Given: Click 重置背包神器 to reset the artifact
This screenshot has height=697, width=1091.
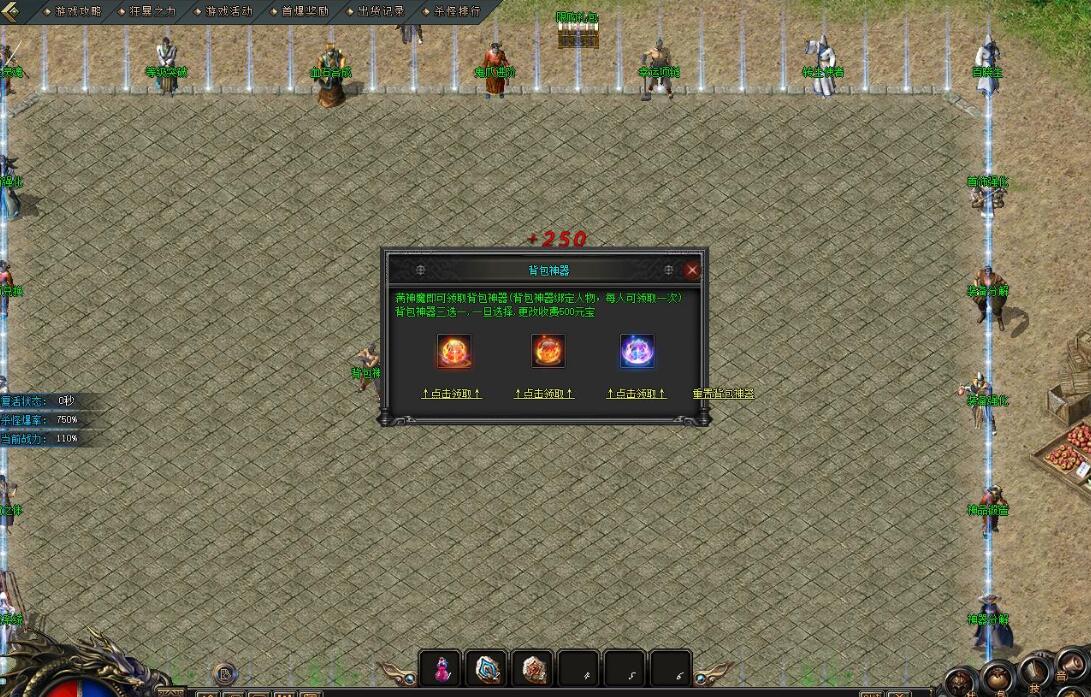Looking at the screenshot, I should (x=723, y=394).
